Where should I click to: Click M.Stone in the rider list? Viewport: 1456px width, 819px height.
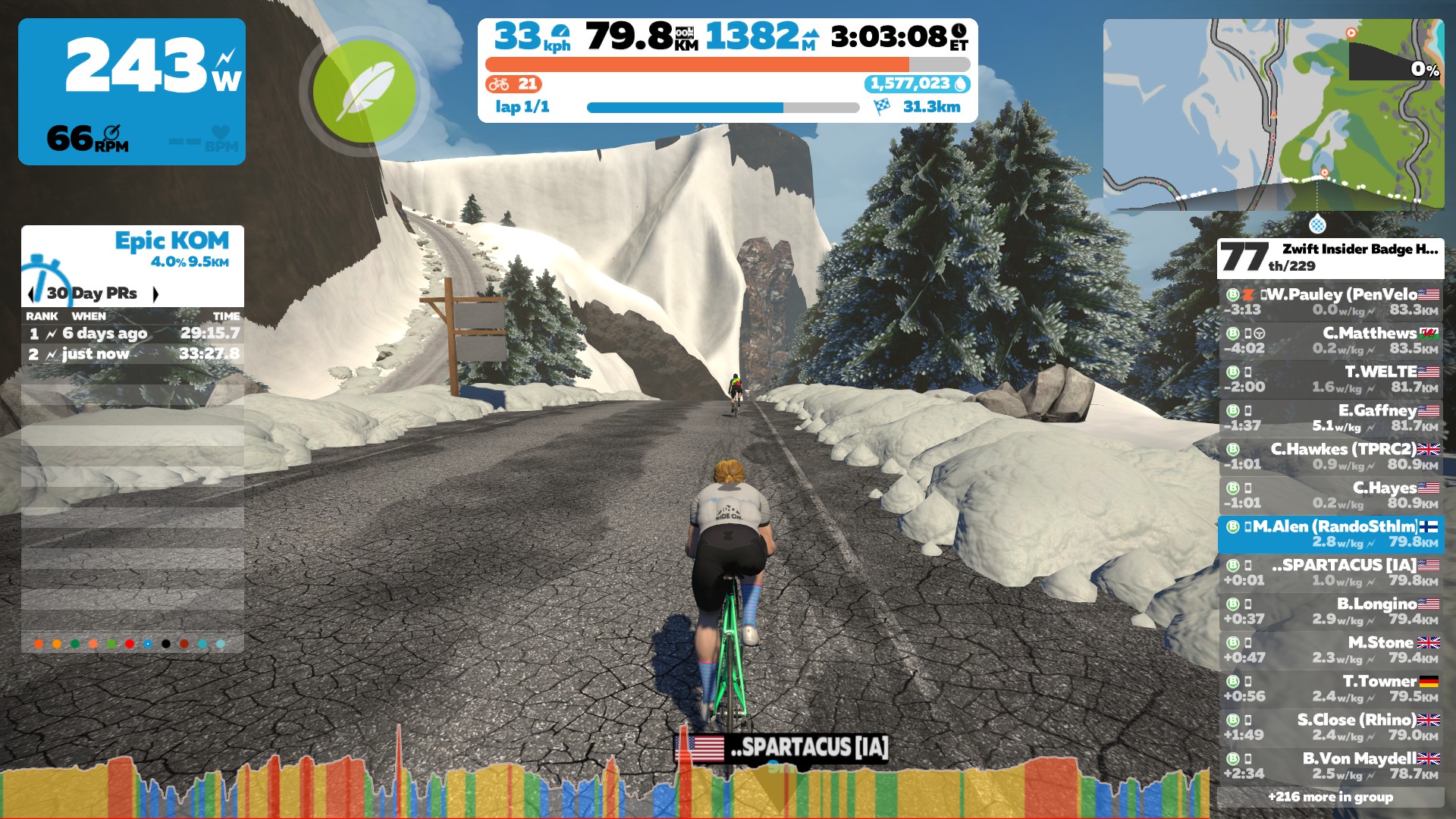click(x=1331, y=650)
